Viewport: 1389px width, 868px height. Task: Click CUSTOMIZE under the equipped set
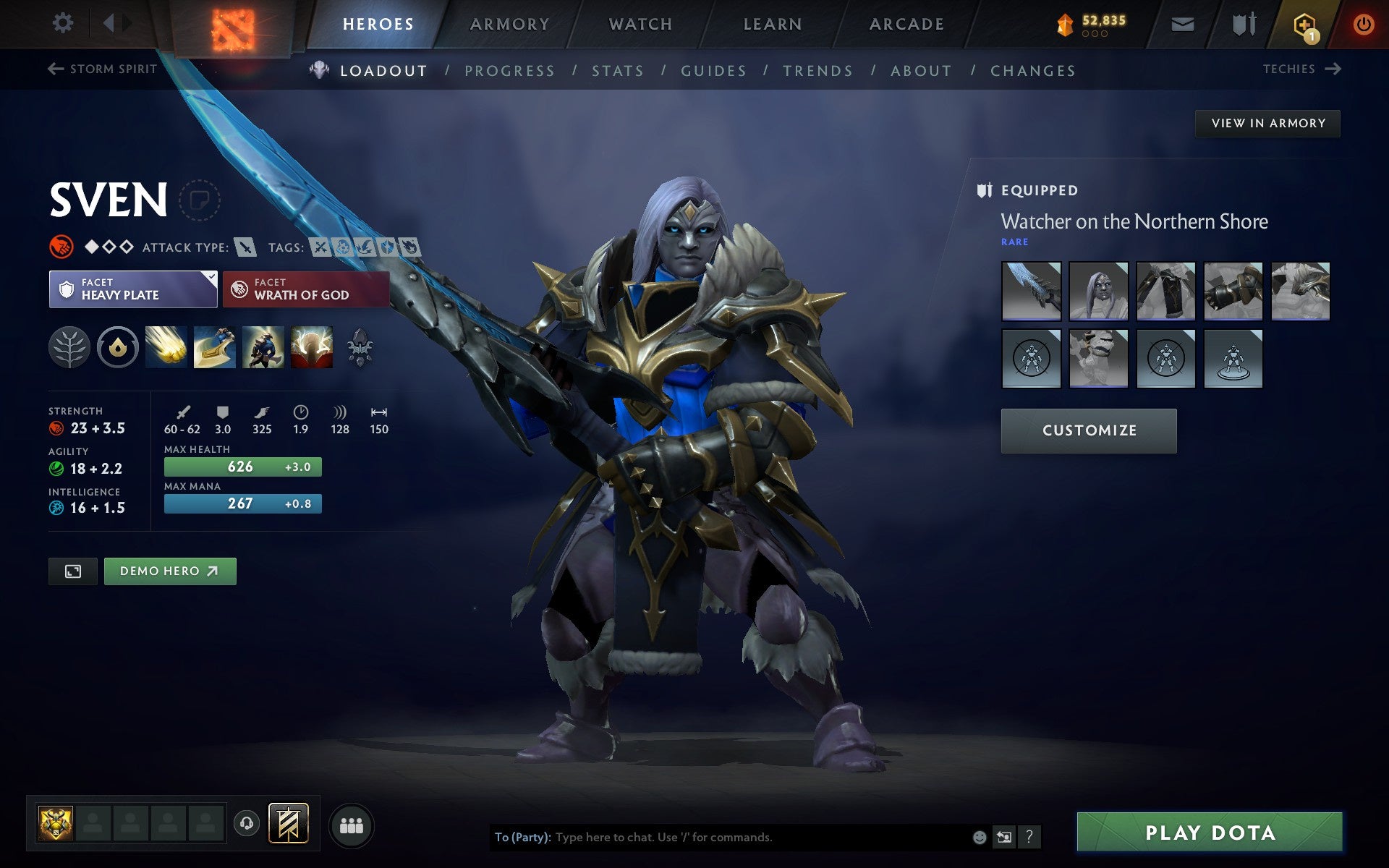click(1088, 430)
